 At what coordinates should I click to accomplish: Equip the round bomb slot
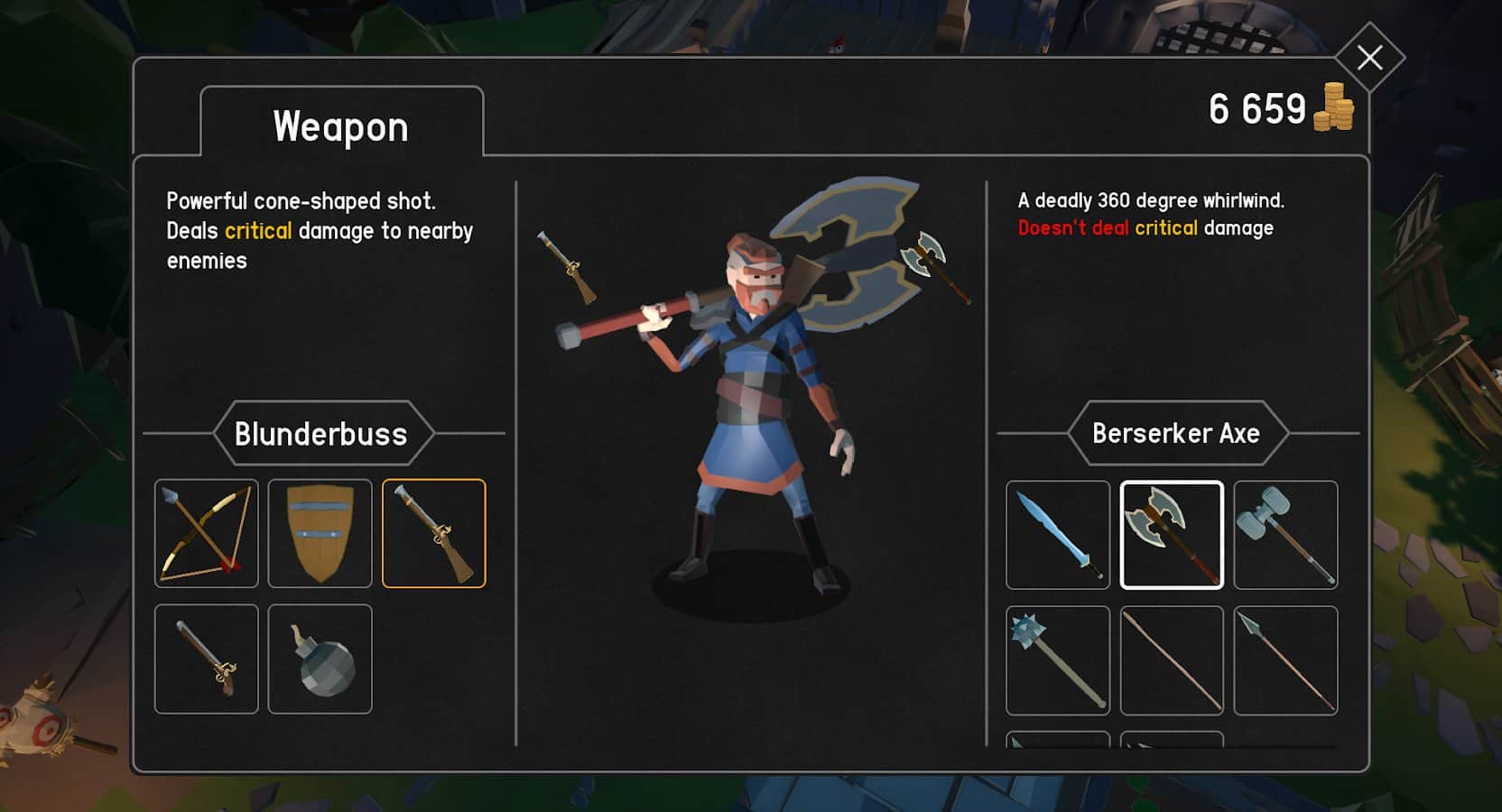(320, 659)
